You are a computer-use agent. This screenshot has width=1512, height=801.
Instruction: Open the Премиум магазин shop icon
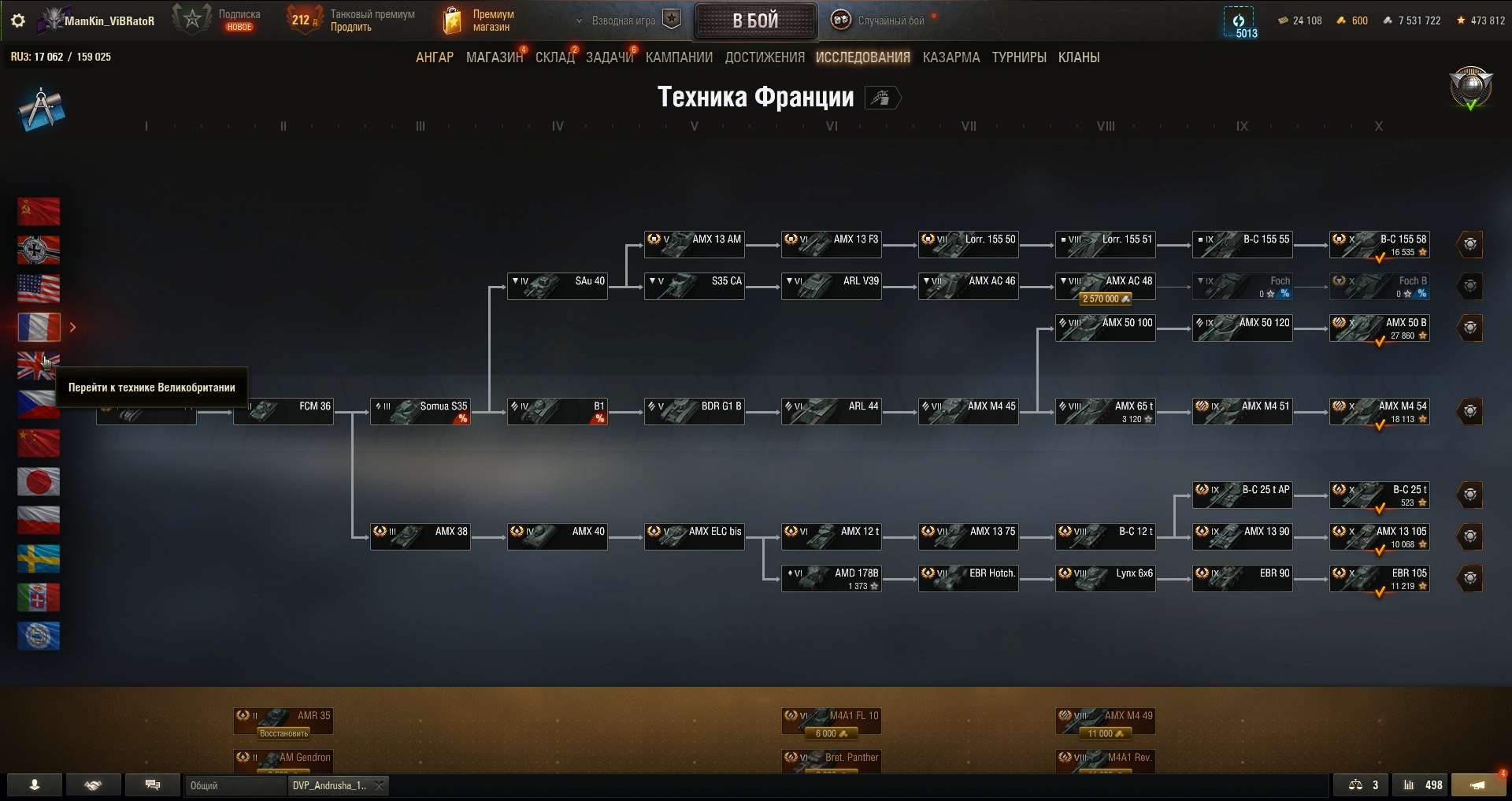tap(453, 20)
